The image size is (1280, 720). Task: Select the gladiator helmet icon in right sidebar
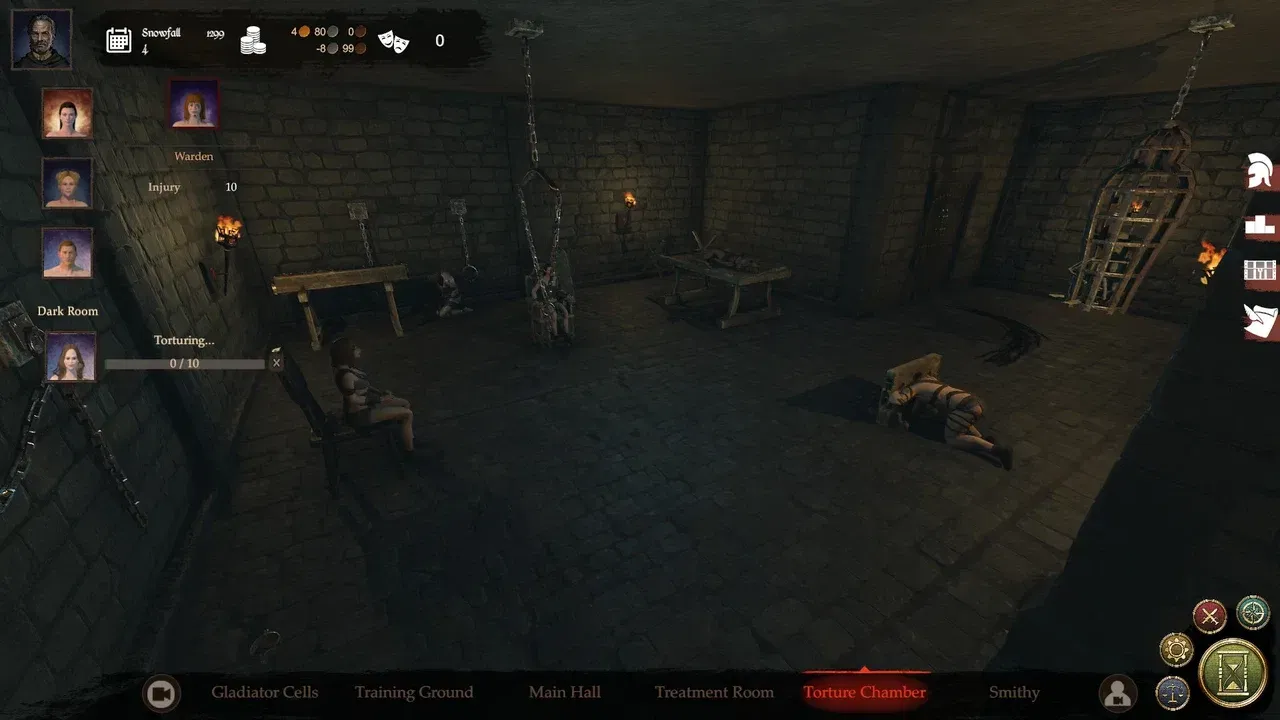[1262, 171]
